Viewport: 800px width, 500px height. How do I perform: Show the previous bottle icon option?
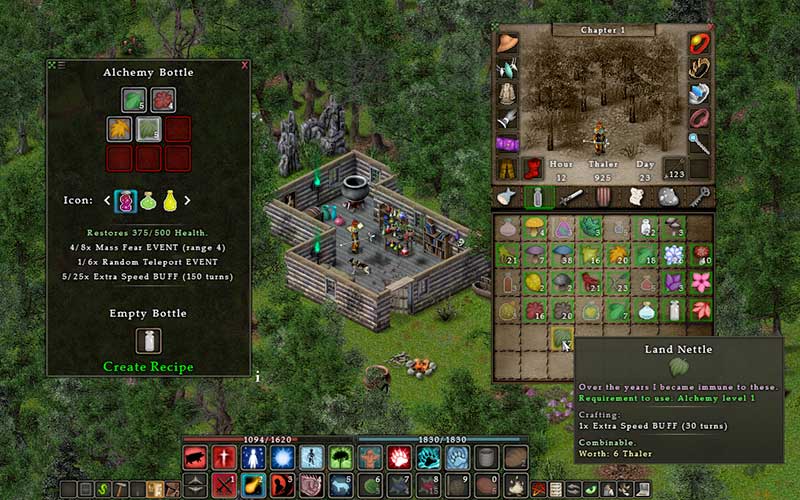tap(108, 200)
